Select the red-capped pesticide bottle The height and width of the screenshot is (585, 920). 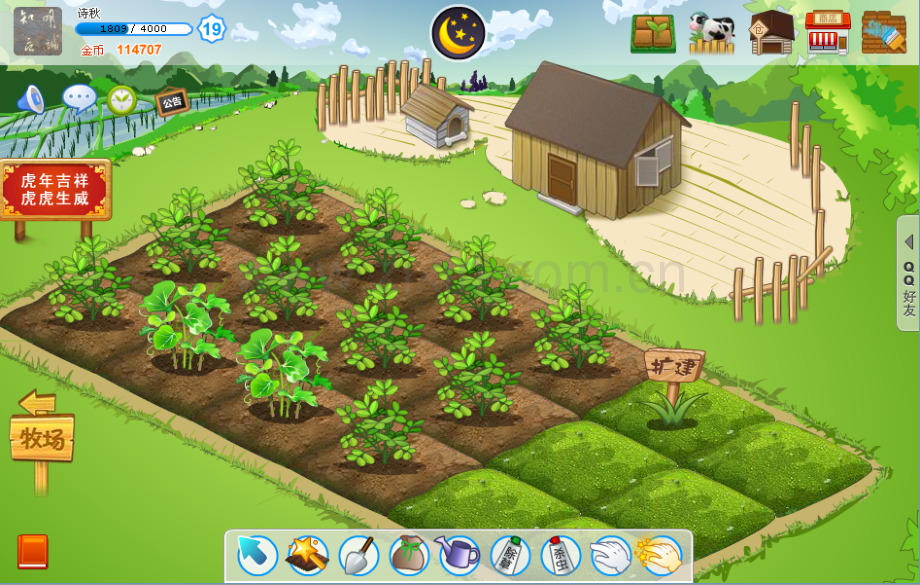tap(560, 555)
